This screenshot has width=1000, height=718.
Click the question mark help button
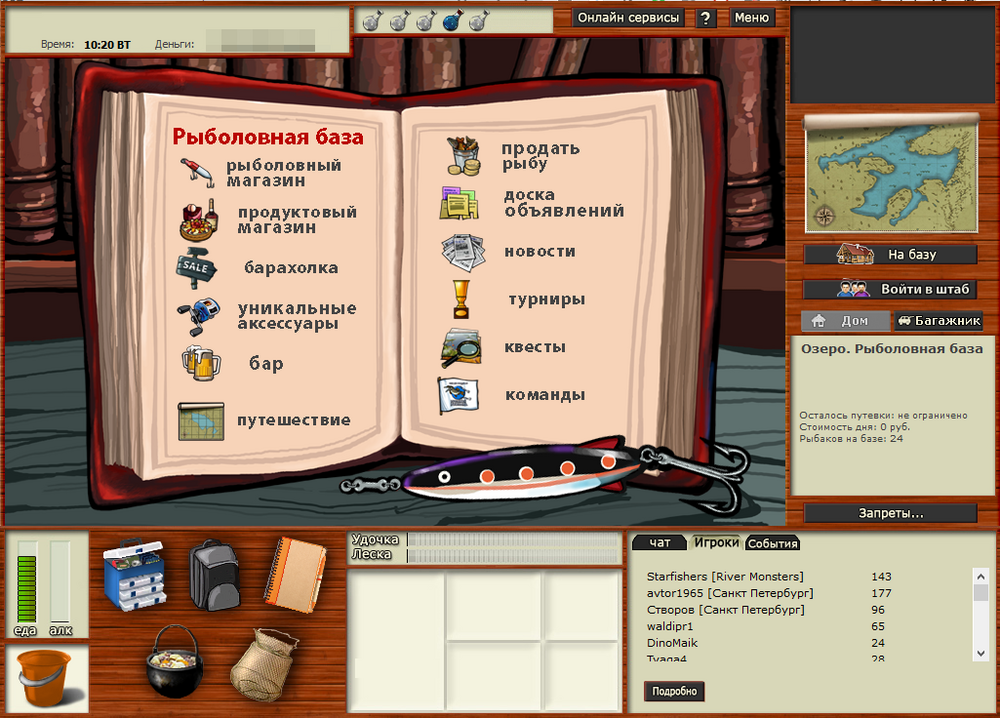[706, 18]
